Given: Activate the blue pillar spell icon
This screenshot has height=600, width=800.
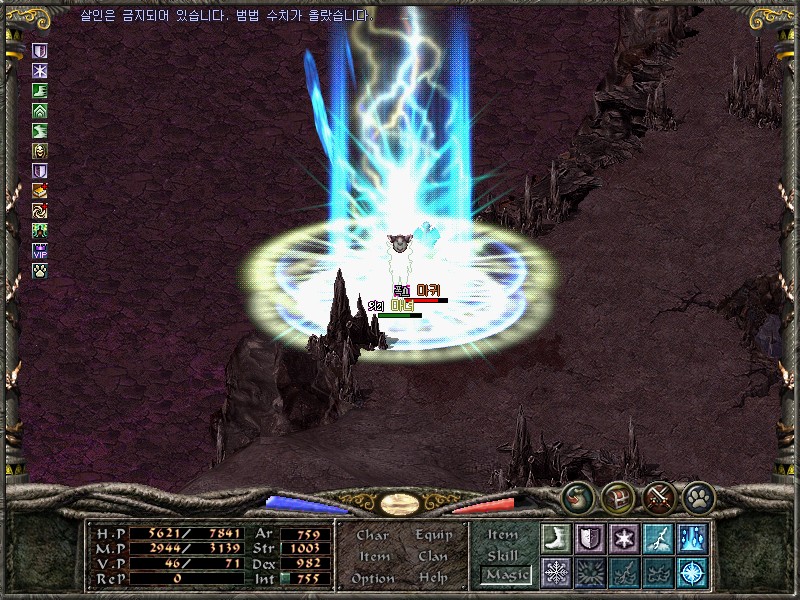Looking at the screenshot, I should click(x=692, y=538).
